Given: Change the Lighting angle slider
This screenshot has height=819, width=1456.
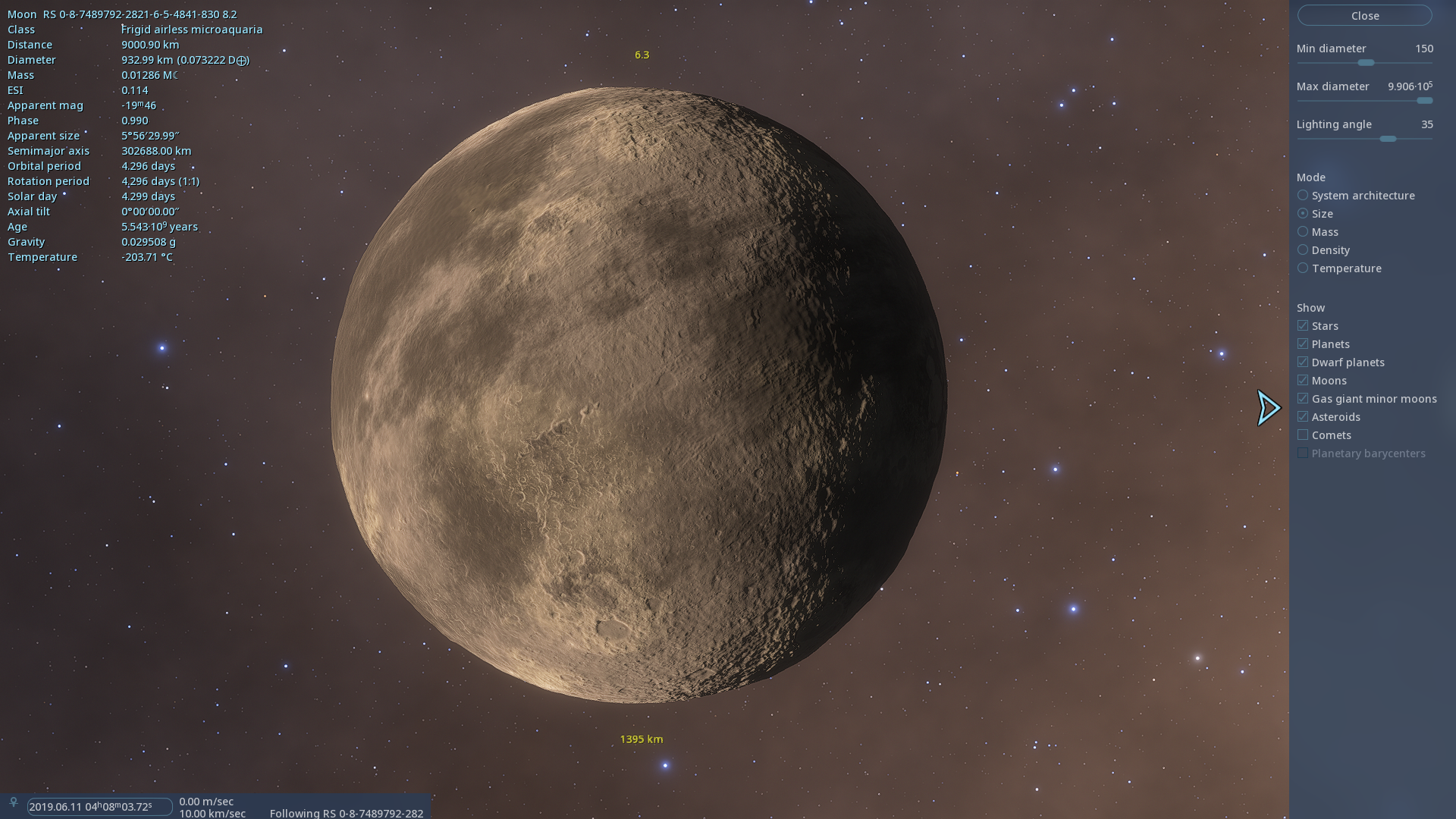Looking at the screenshot, I should (1388, 139).
